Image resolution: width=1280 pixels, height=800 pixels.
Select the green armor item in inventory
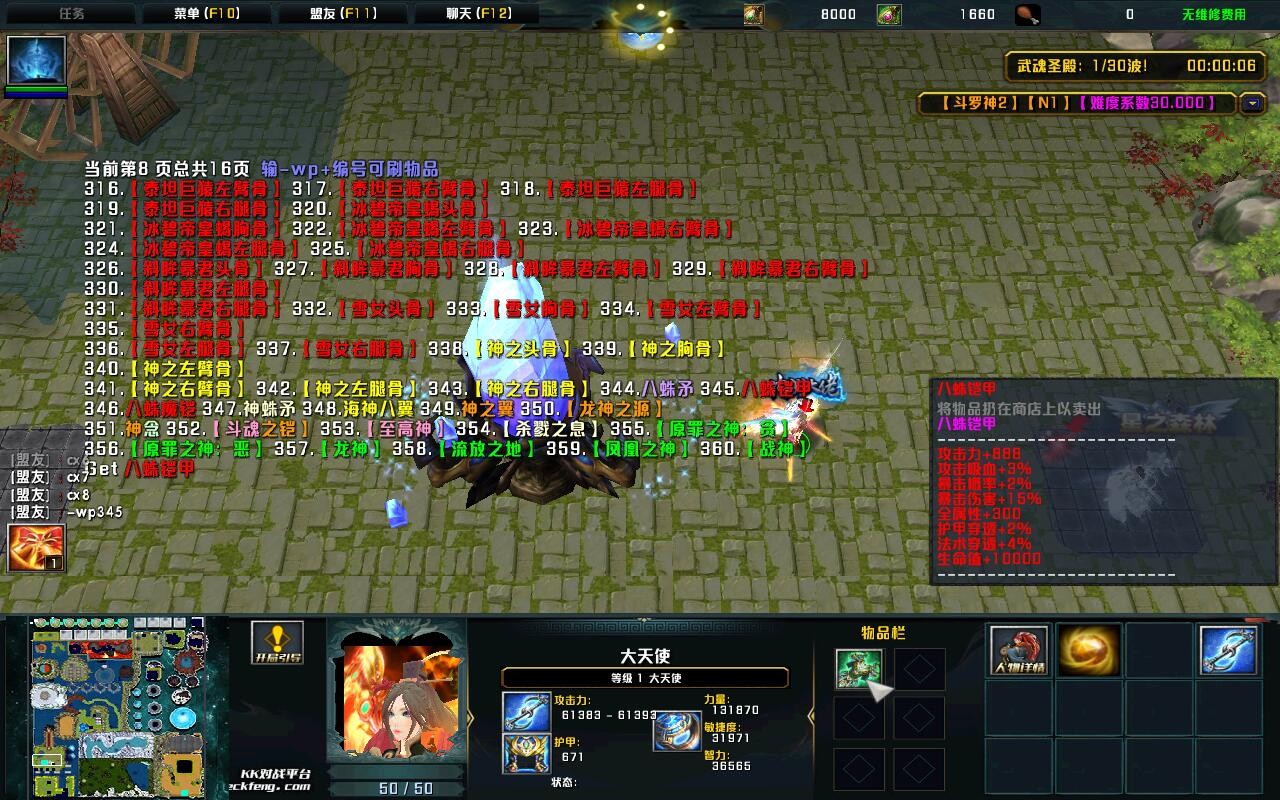pos(859,669)
